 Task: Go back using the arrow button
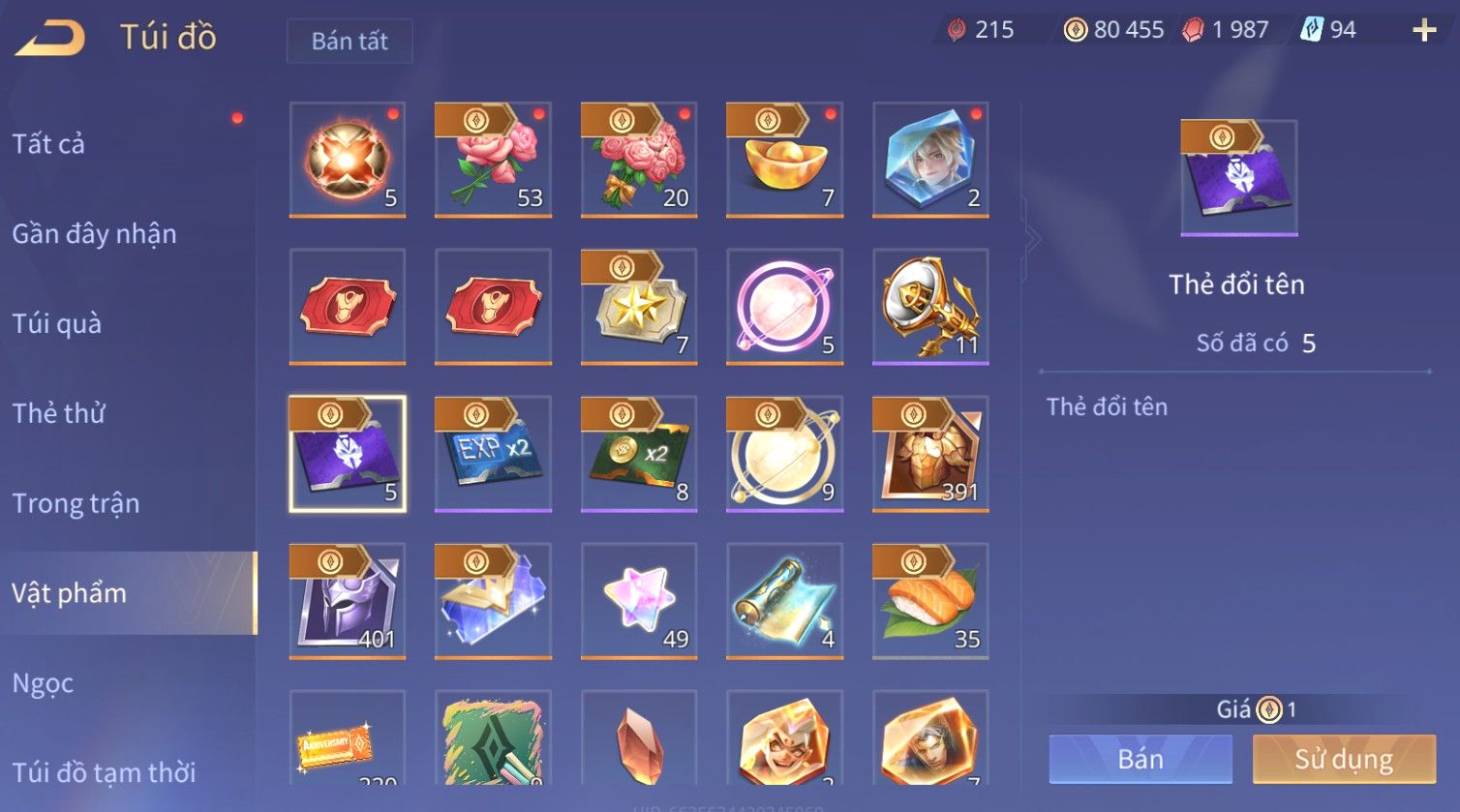click(50, 39)
